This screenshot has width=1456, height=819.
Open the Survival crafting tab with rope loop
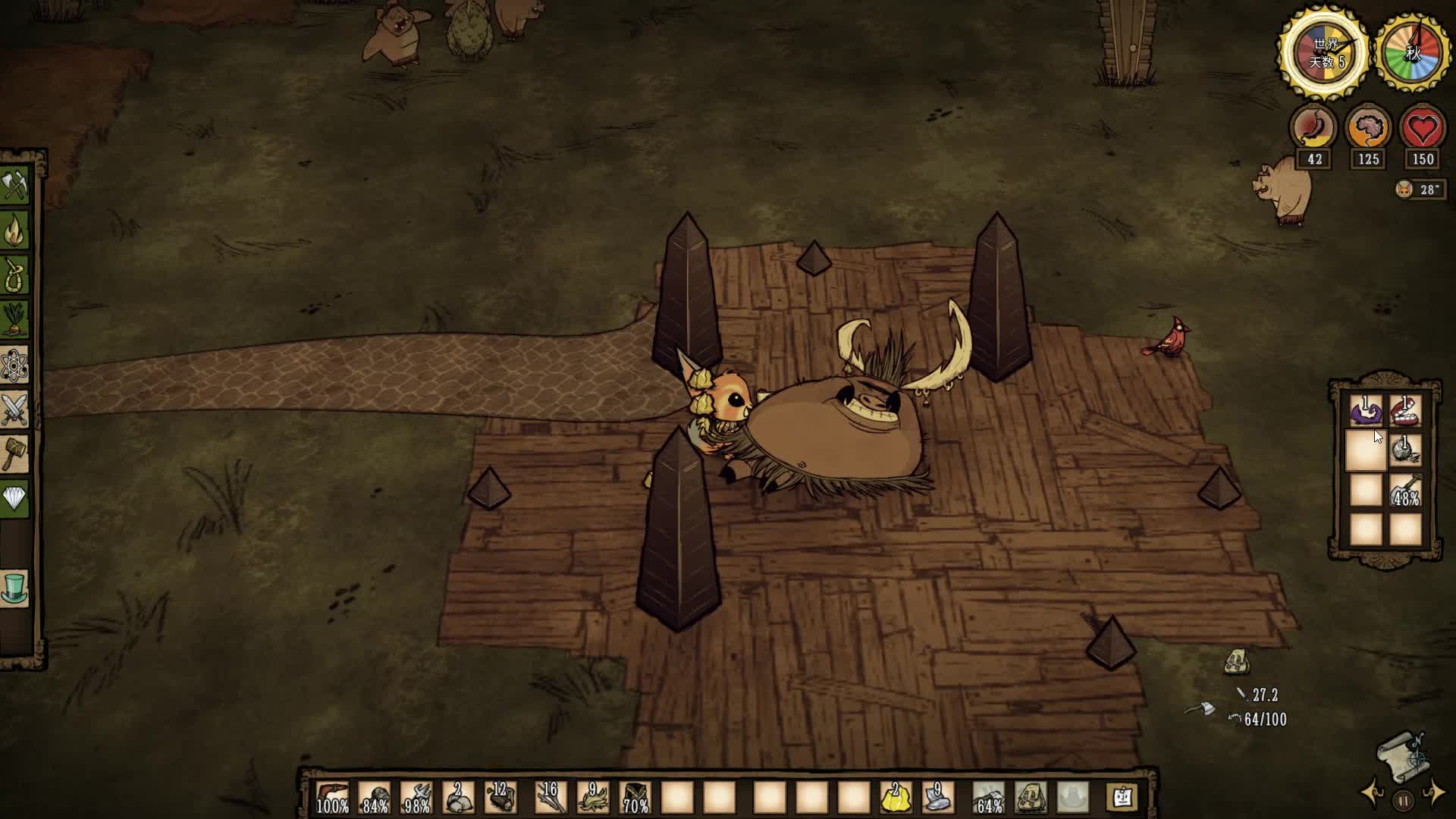click(14, 275)
